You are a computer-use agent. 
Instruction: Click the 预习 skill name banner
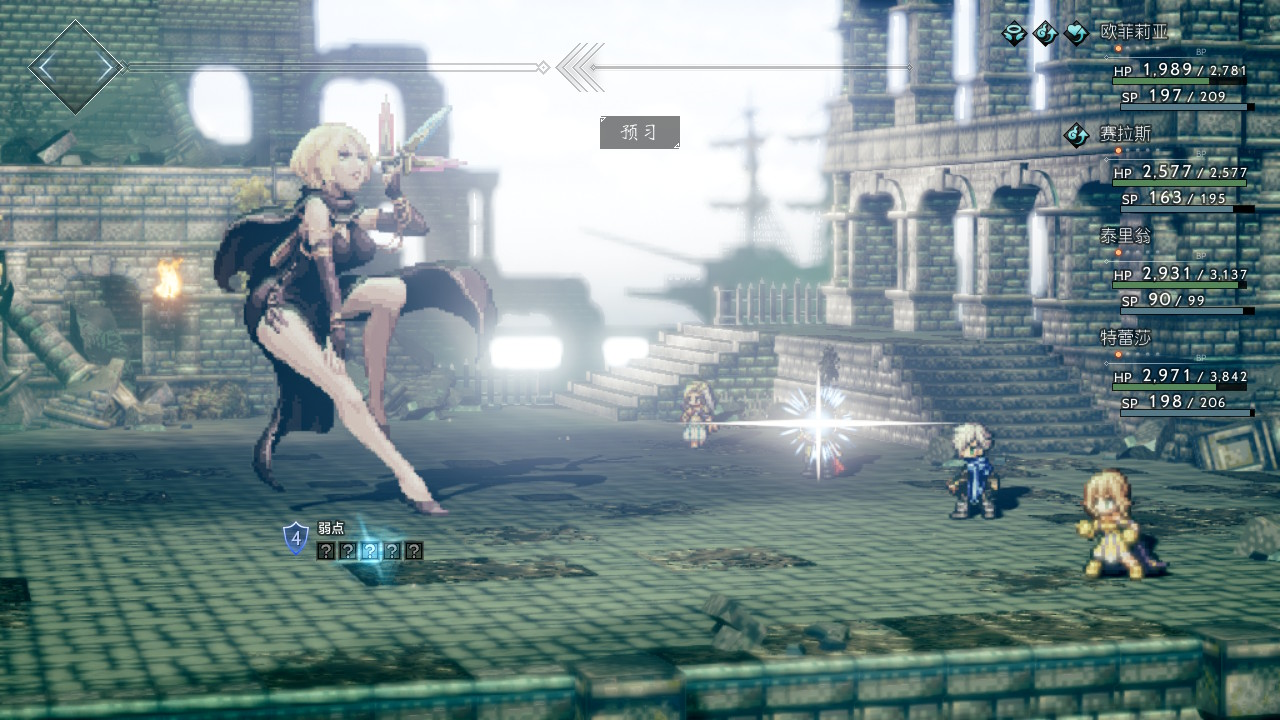(x=640, y=132)
